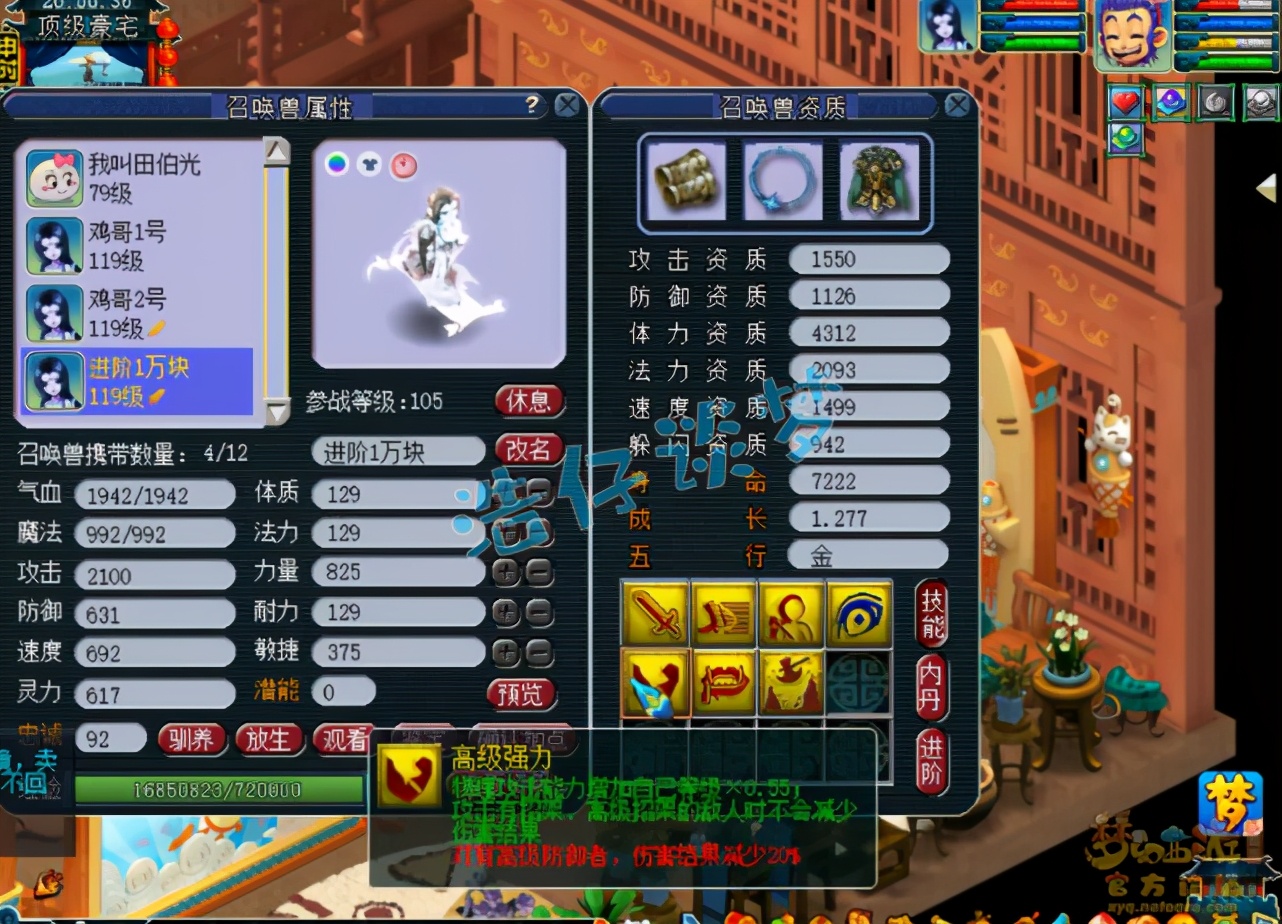The height and width of the screenshot is (924, 1282).
Task: Select the green armor equipment slot
Action: click(x=879, y=180)
